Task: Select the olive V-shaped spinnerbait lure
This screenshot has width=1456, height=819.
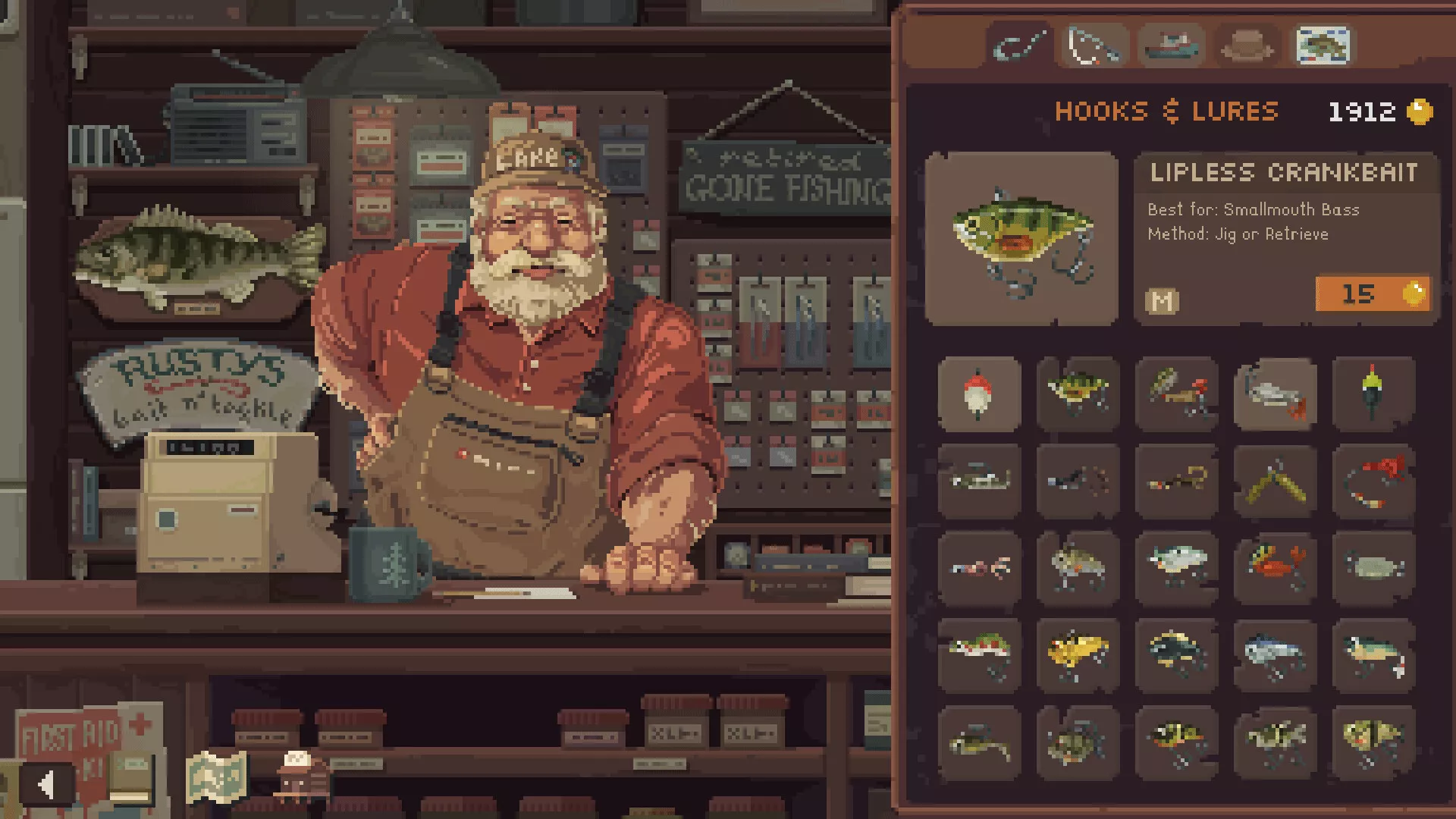Action: click(x=1275, y=481)
